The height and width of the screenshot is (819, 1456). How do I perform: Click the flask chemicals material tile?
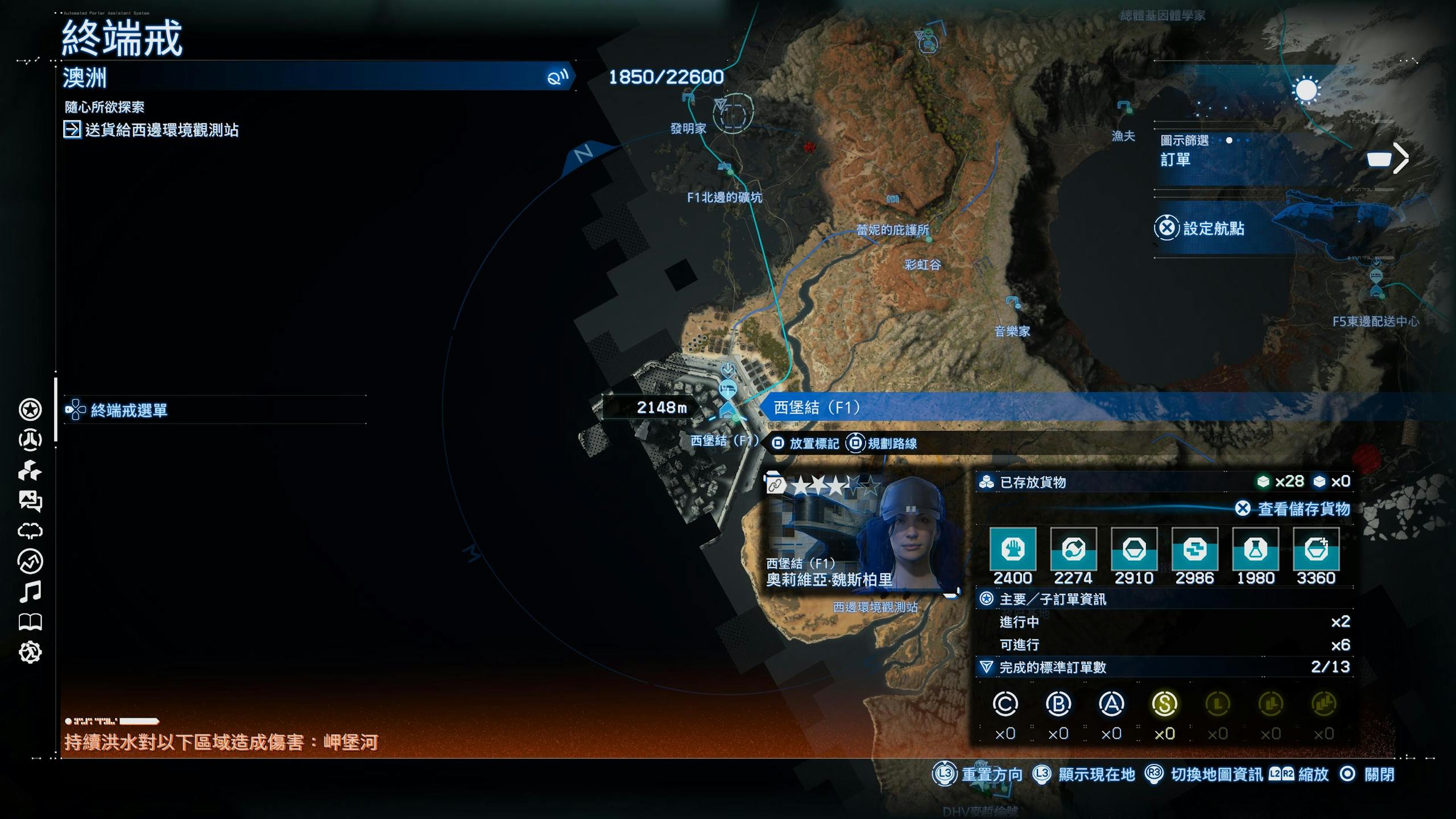coord(1255,549)
